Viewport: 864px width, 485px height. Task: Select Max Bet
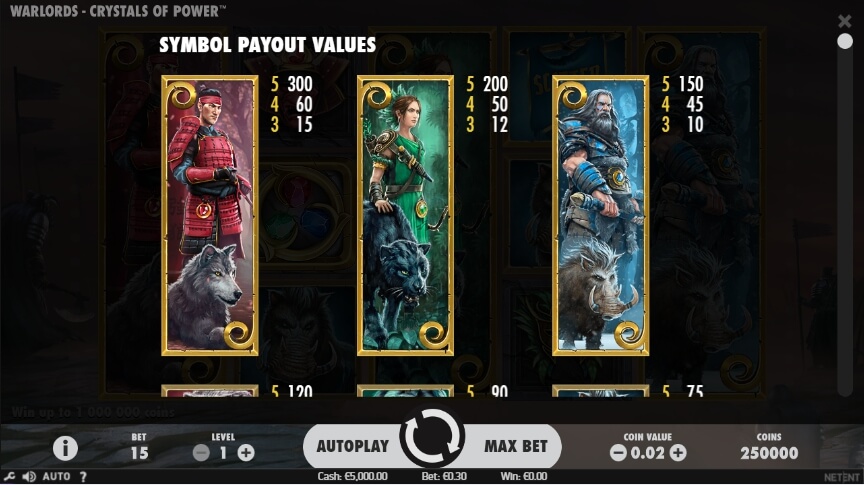[x=516, y=446]
